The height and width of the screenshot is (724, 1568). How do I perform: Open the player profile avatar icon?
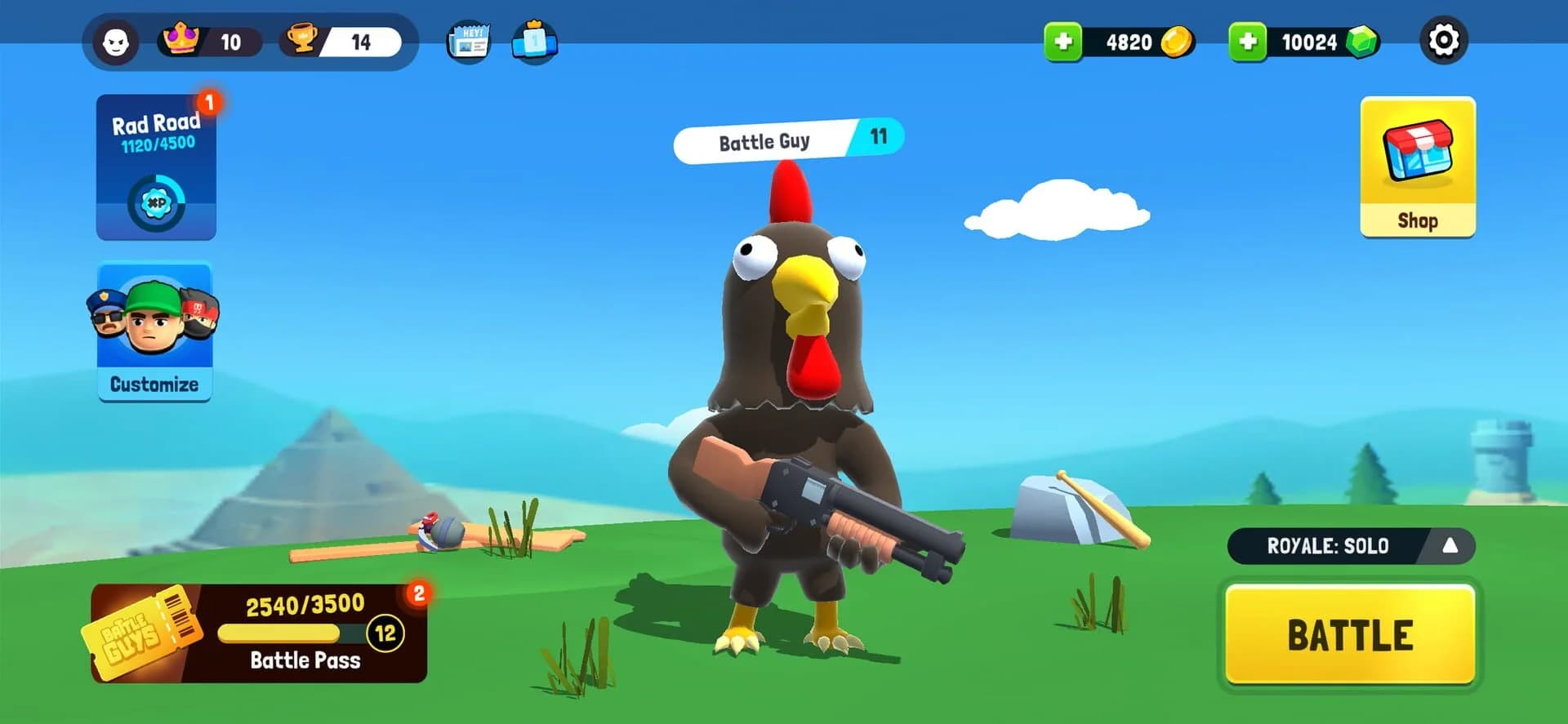(117, 41)
